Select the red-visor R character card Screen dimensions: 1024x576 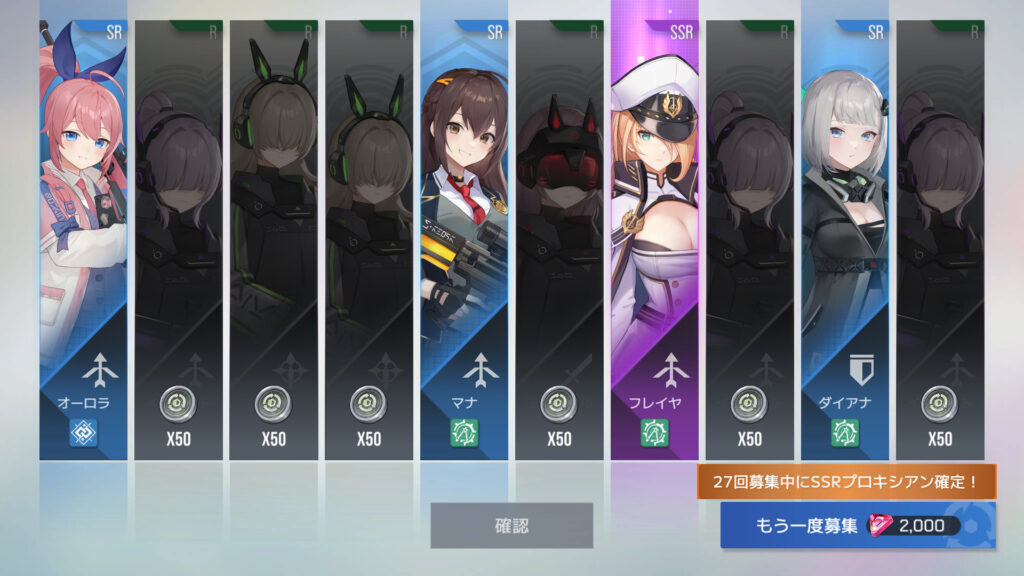tap(560, 240)
